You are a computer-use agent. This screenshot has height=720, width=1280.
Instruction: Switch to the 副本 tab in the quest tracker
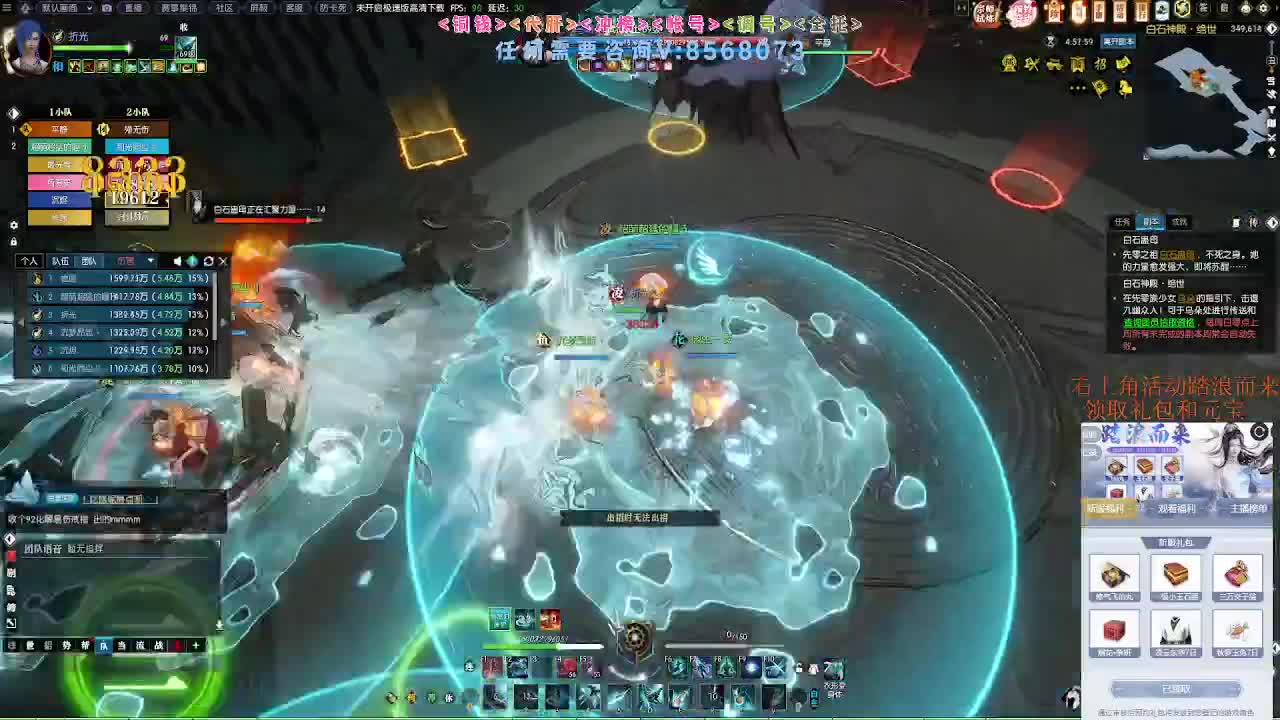click(1151, 222)
